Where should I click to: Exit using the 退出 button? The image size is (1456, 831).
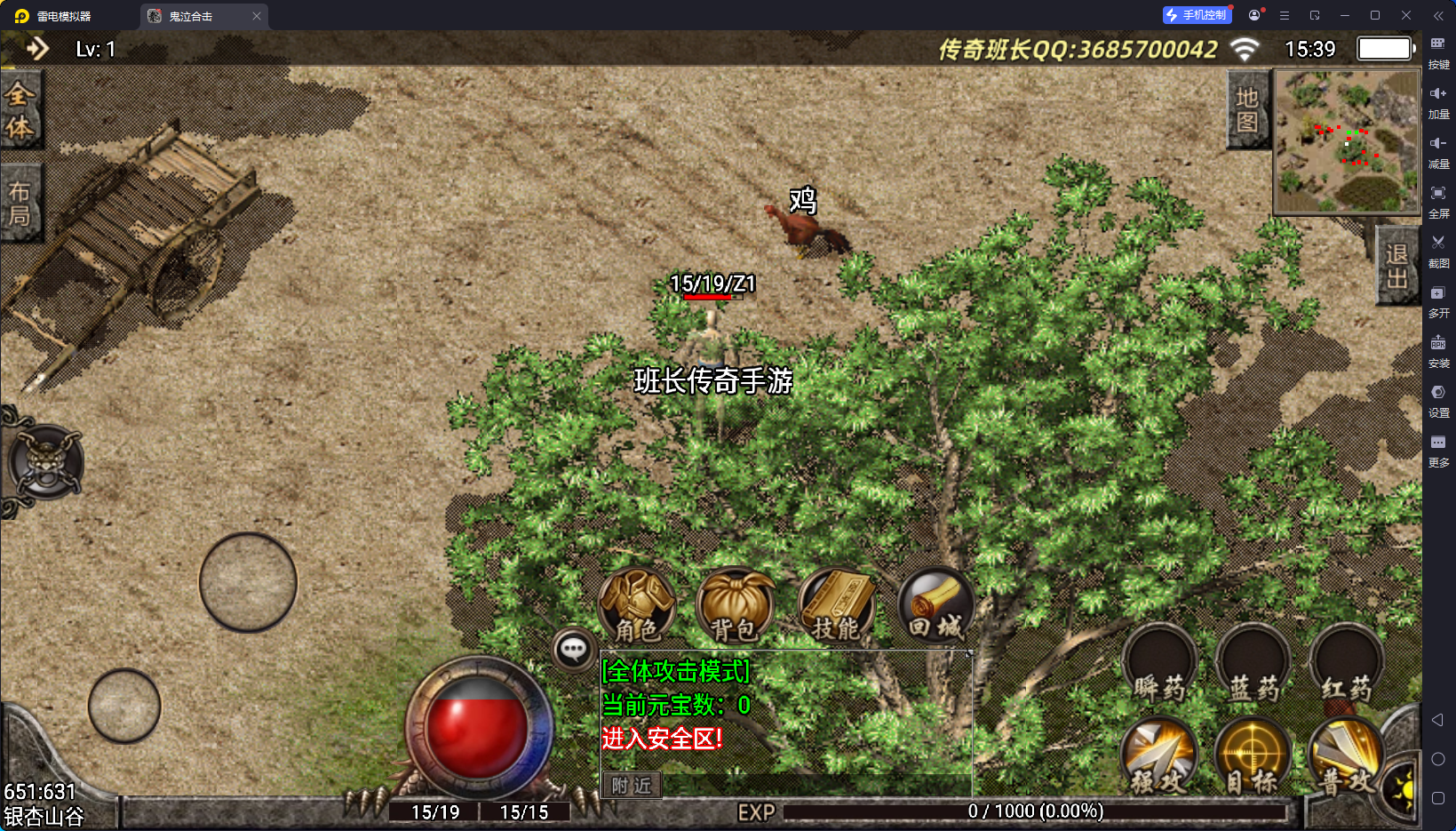[x=1396, y=266]
